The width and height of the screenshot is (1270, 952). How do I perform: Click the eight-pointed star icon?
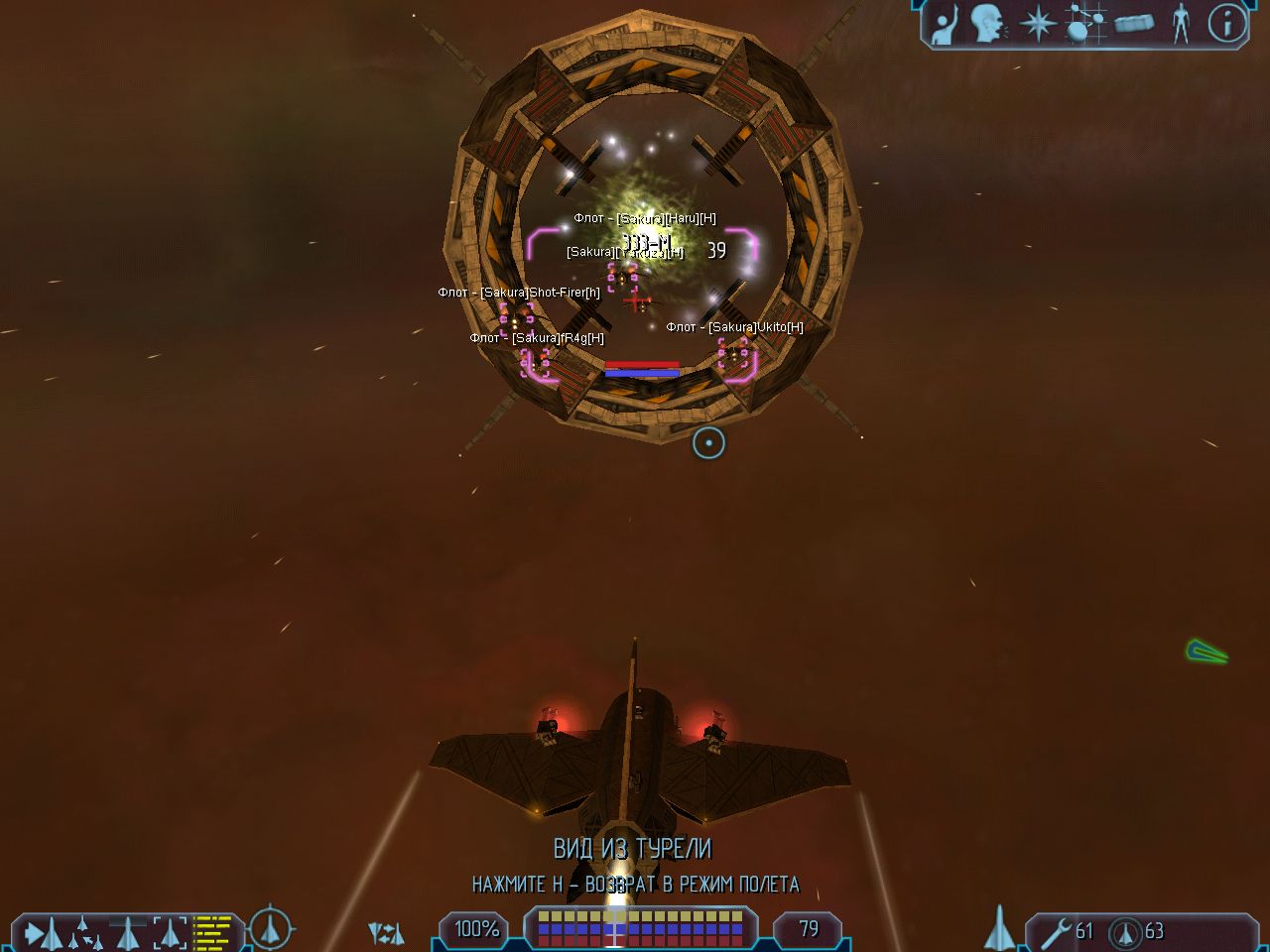(1038, 24)
